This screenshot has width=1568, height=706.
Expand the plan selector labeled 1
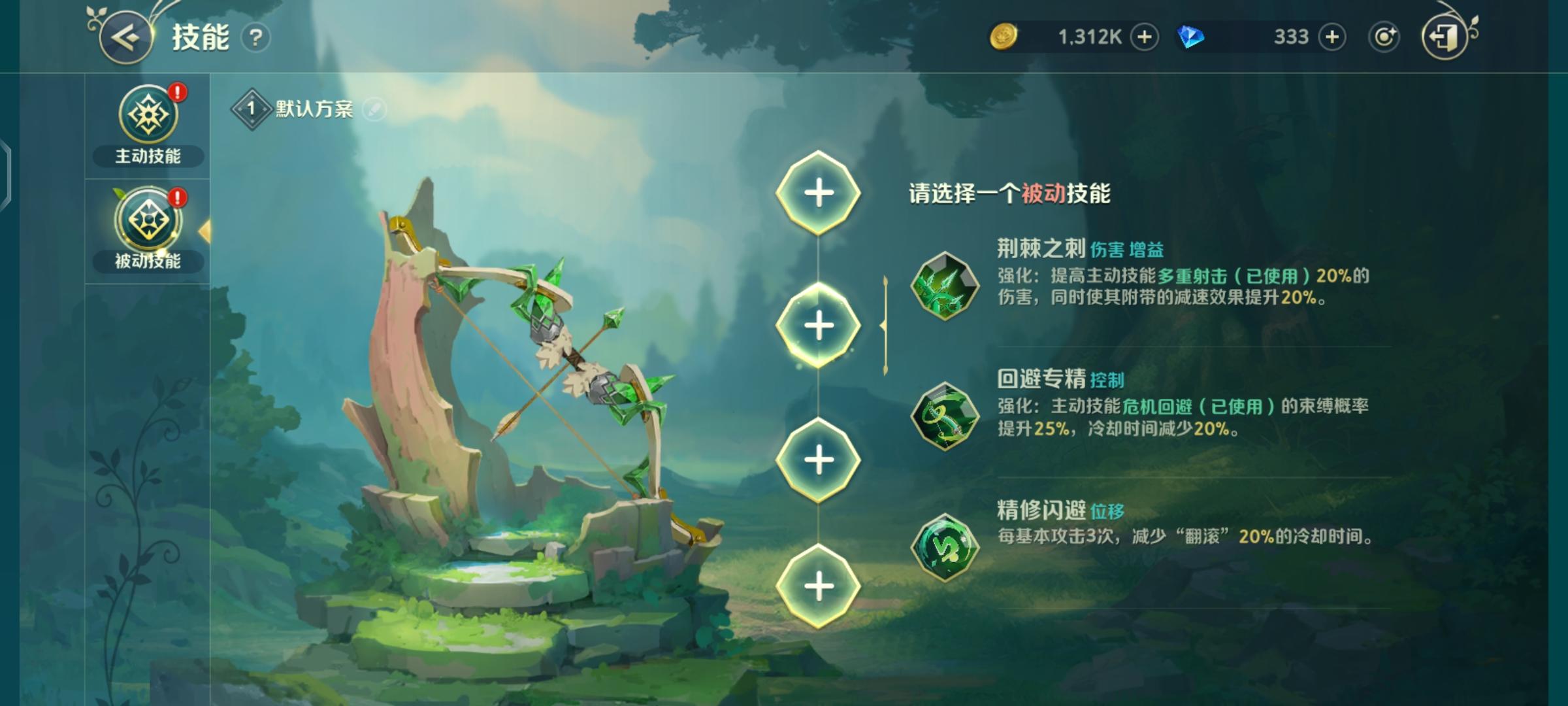pyautogui.click(x=251, y=108)
